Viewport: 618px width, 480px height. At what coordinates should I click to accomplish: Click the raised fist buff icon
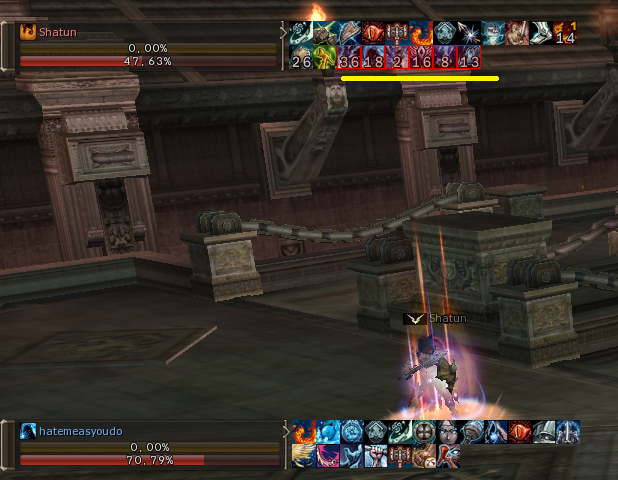click(374, 456)
